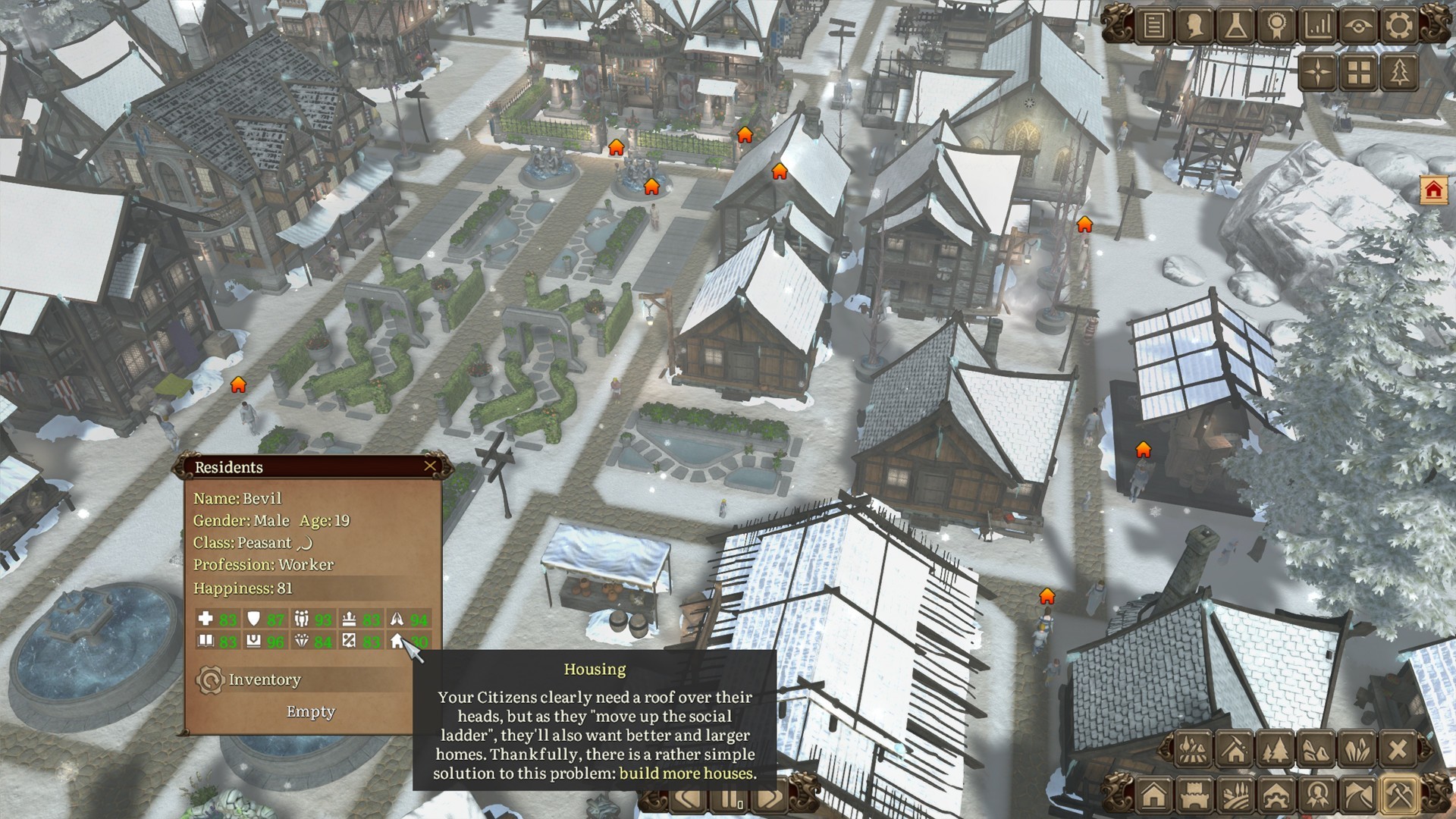Toggle the pine tree outline button

(1400, 72)
